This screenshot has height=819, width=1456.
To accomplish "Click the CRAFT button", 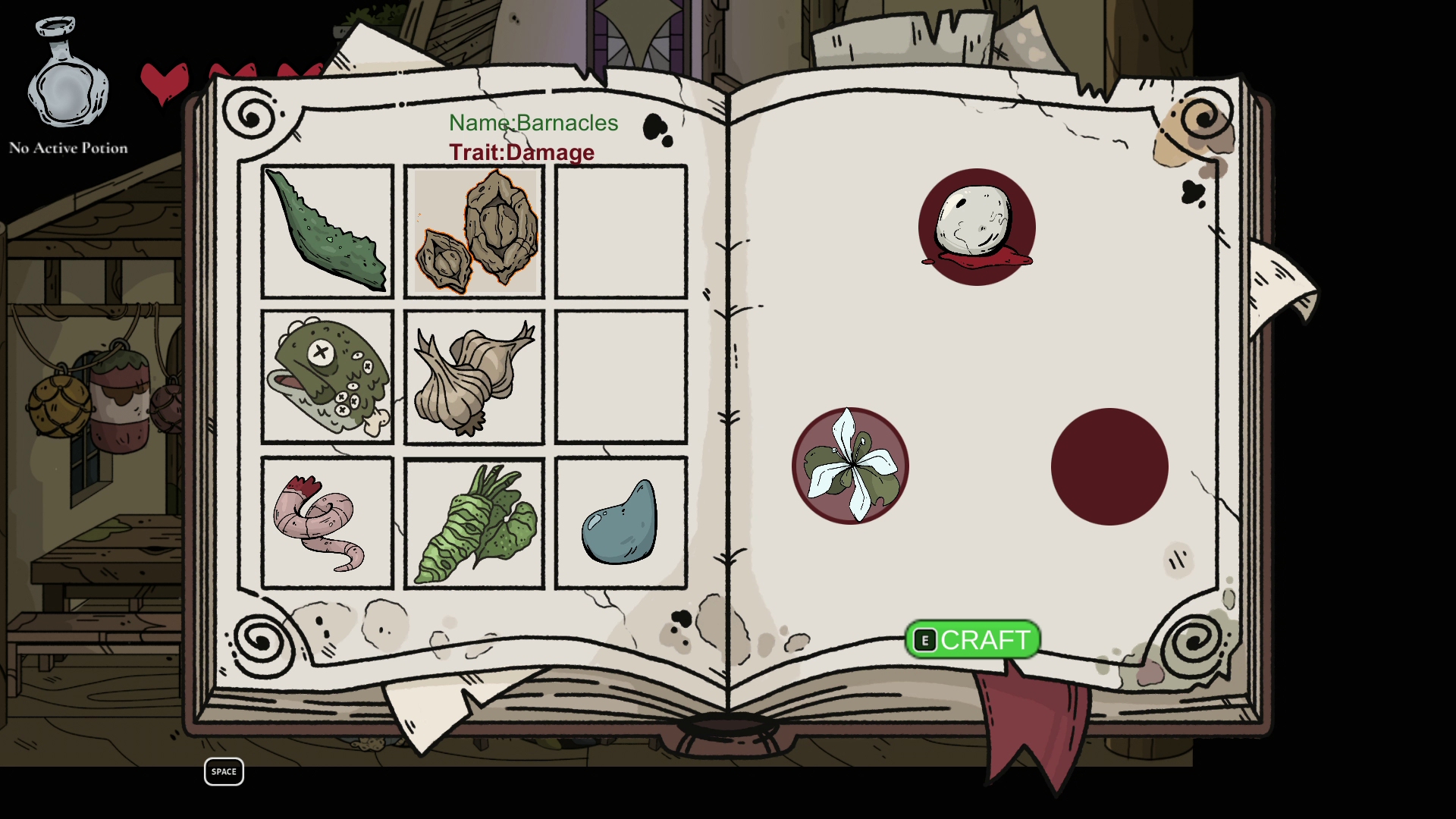I will (x=972, y=640).
